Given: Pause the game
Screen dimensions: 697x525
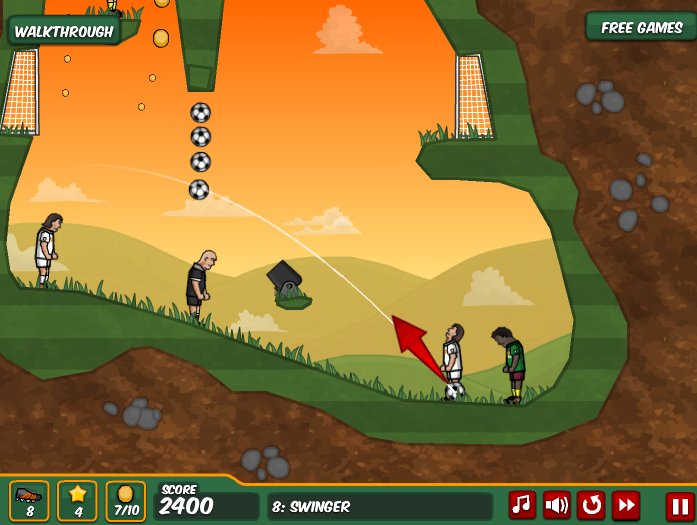Looking at the screenshot, I should pyautogui.click(x=678, y=505).
